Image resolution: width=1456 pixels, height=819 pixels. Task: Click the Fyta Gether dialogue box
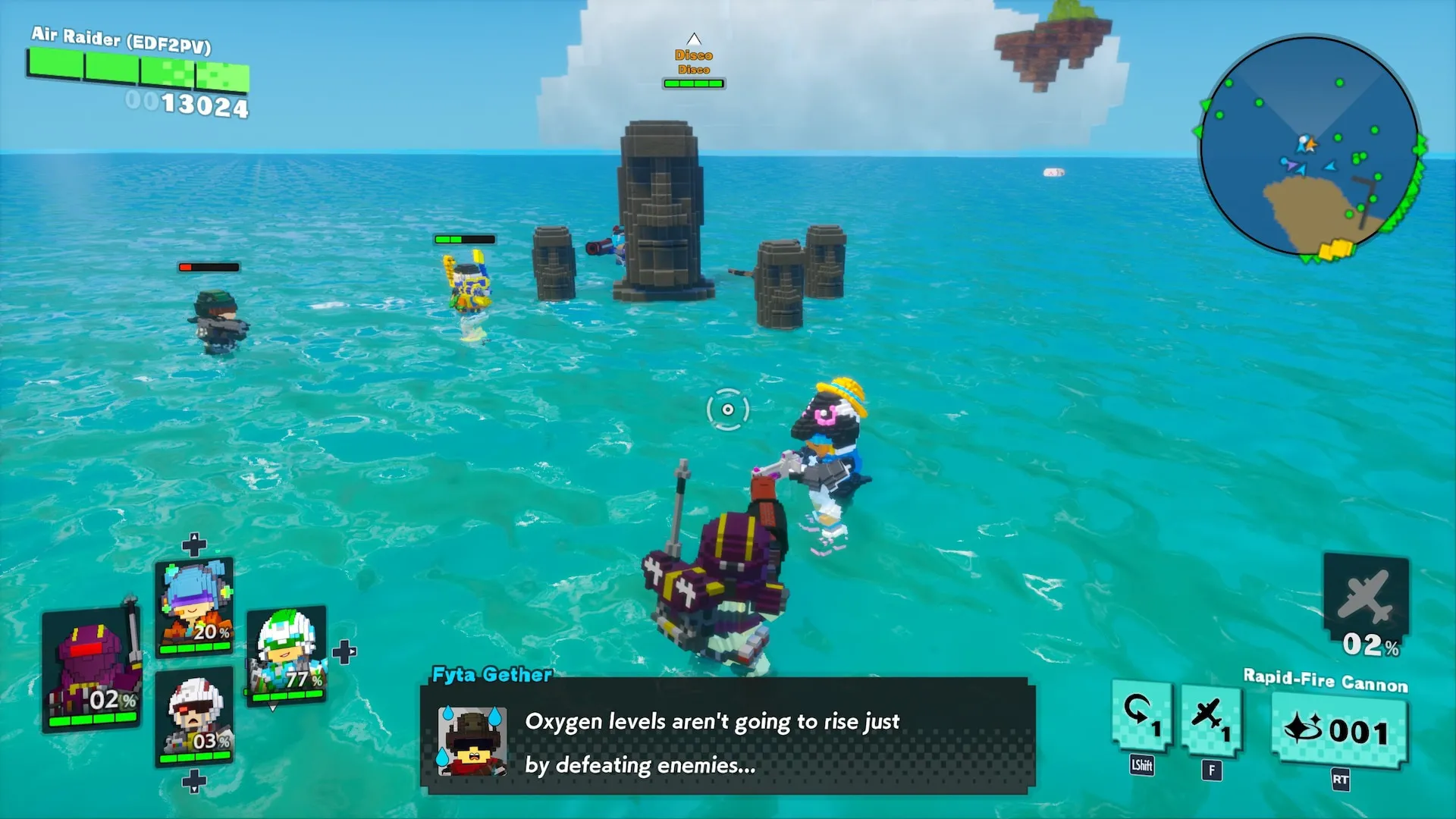pyautogui.click(x=728, y=737)
